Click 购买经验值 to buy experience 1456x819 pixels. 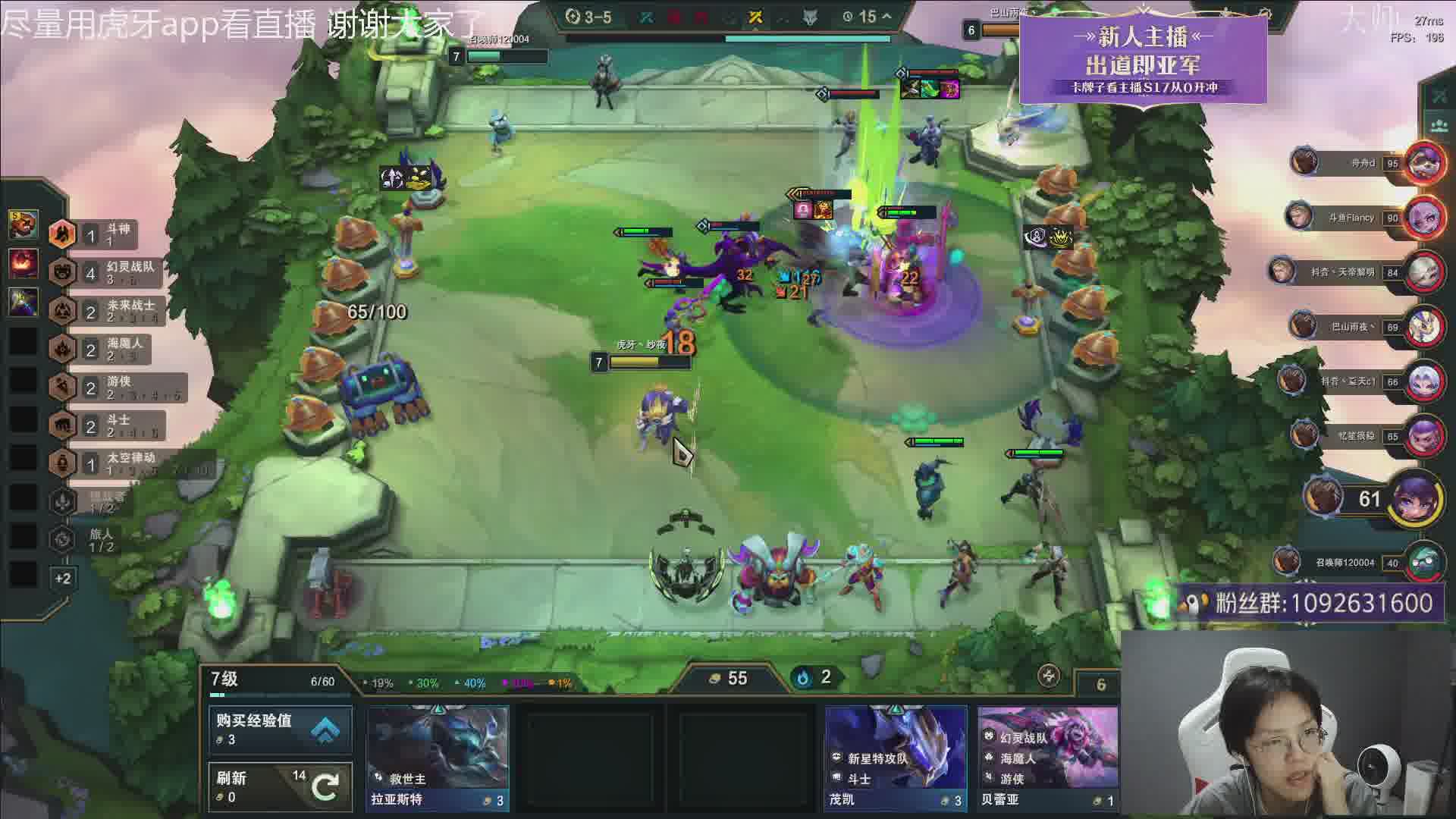pyautogui.click(x=280, y=728)
